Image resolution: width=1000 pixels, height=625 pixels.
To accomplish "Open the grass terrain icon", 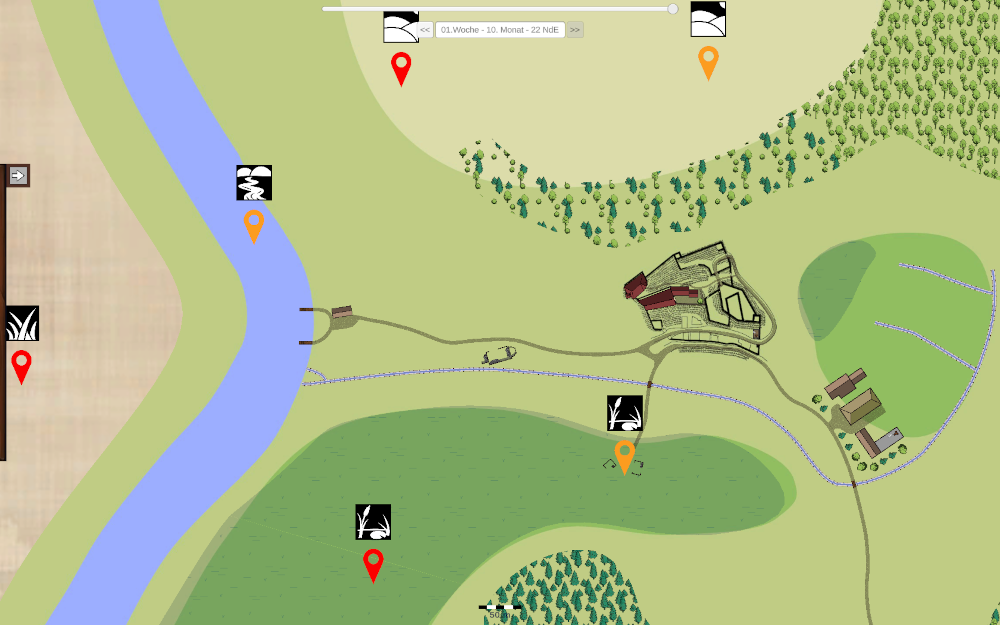I will point(22,323).
